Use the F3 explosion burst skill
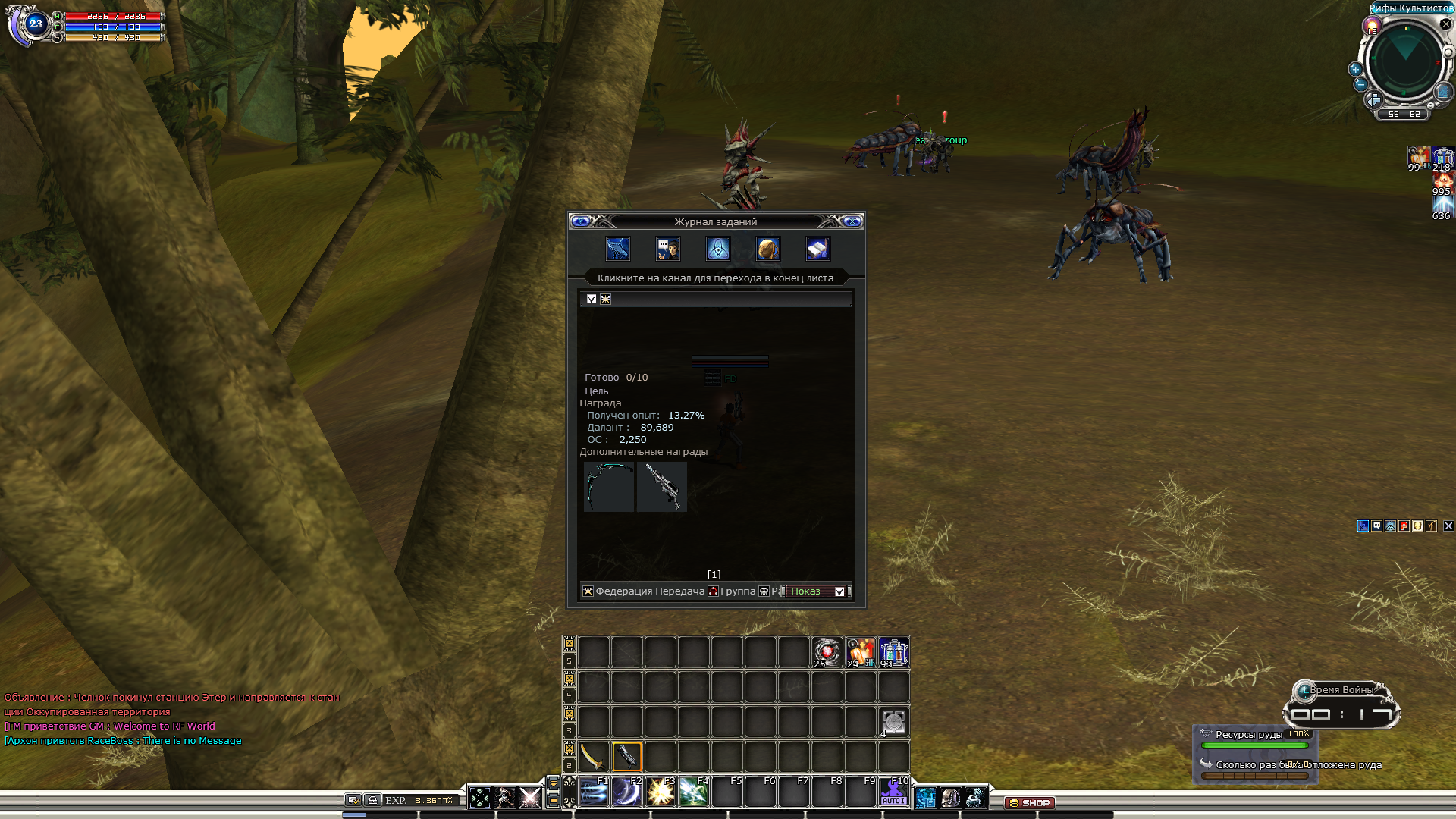This screenshot has width=1456, height=819. [661, 792]
